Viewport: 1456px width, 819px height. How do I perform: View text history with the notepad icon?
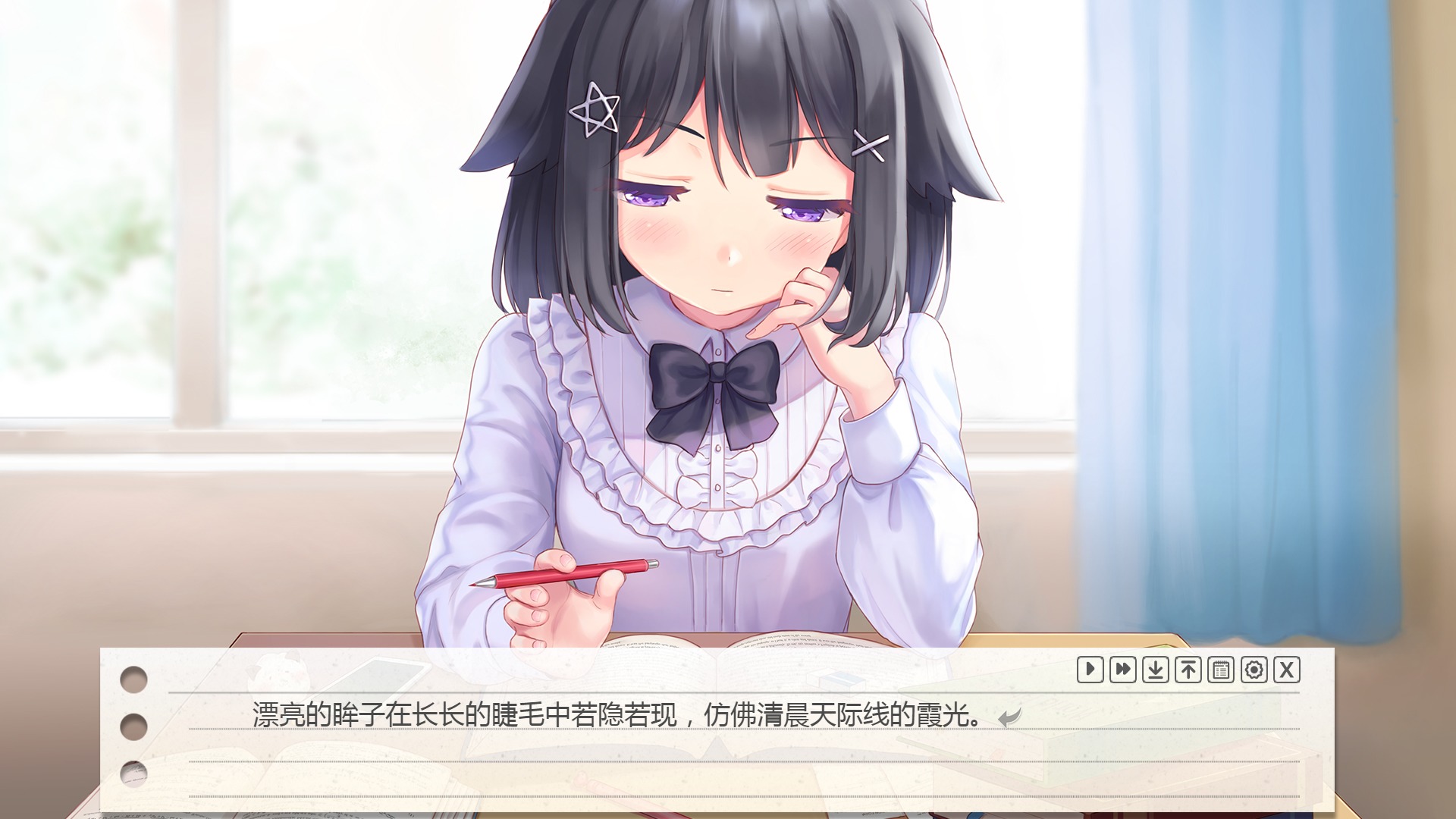[x=1220, y=670]
